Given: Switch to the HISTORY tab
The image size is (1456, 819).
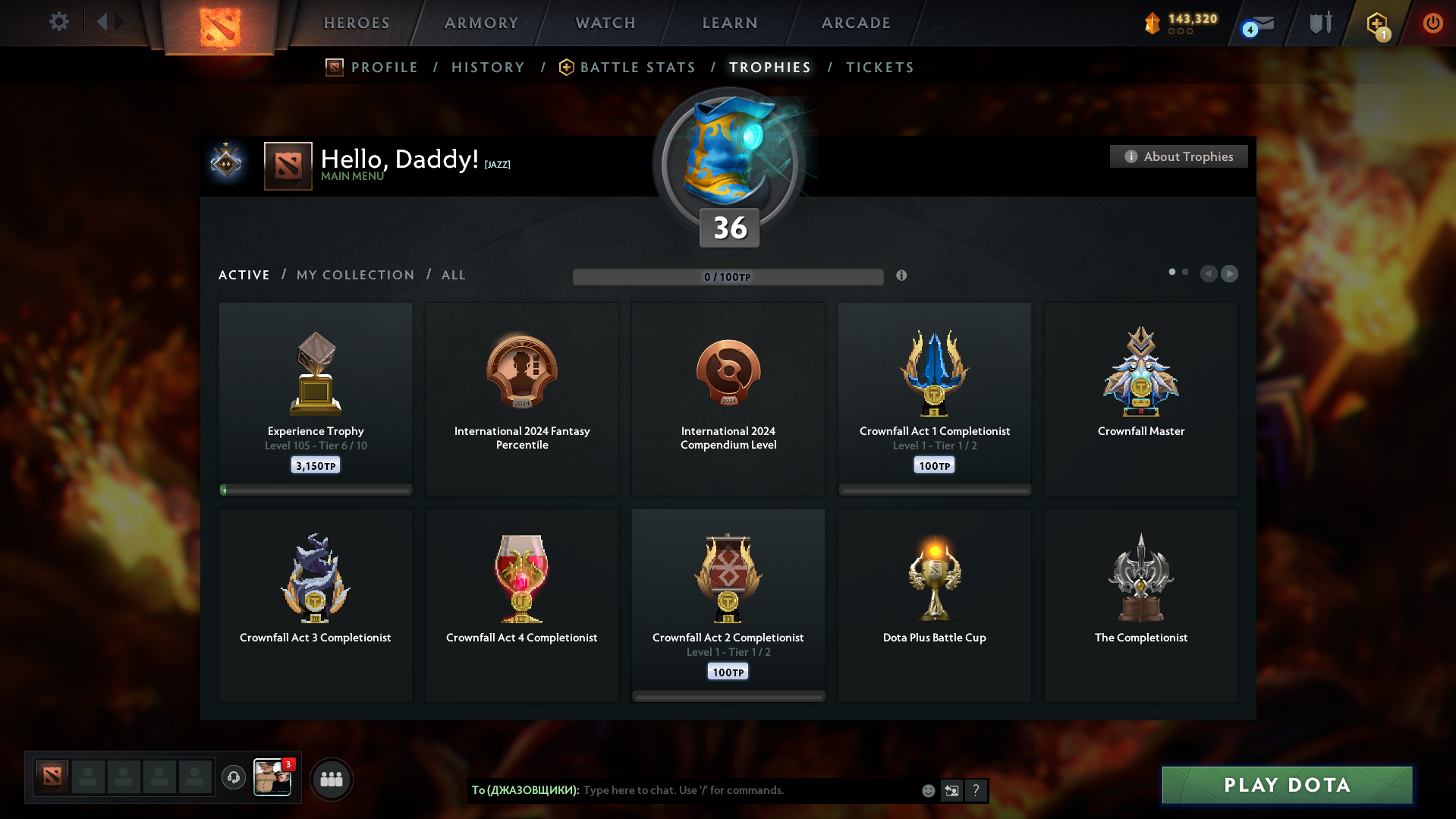Looking at the screenshot, I should click(488, 67).
